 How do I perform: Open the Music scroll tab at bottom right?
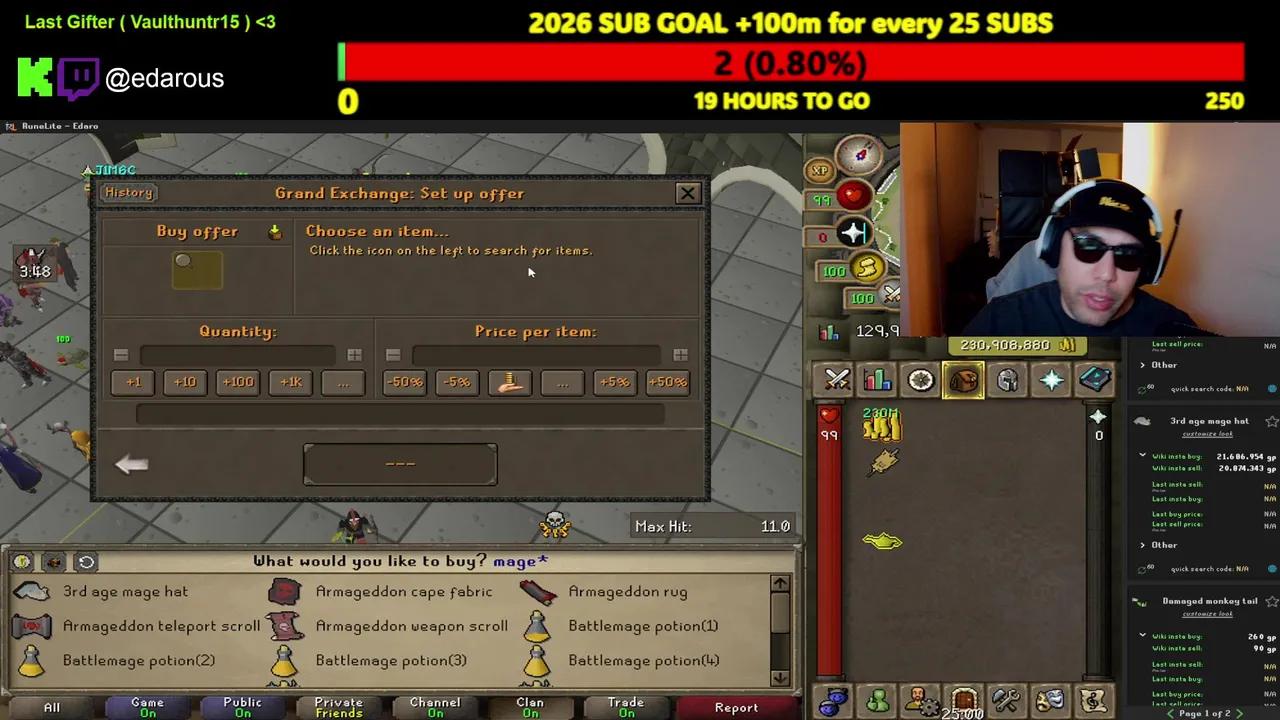tap(1095, 700)
